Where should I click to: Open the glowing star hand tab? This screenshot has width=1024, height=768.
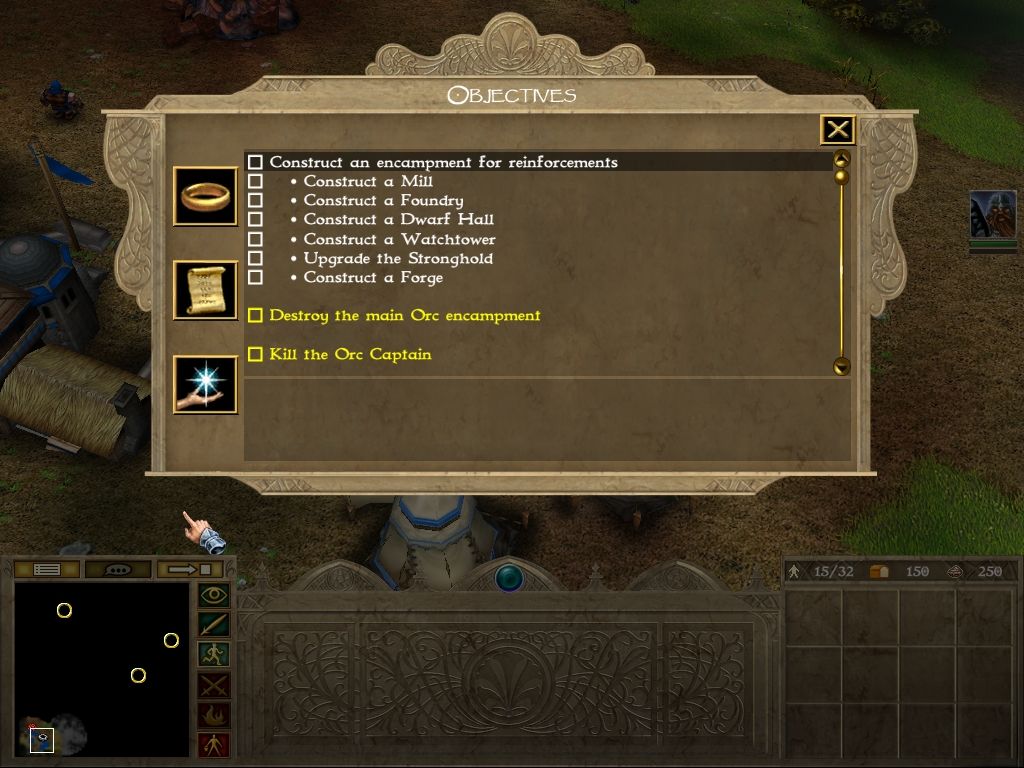[205, 385]
